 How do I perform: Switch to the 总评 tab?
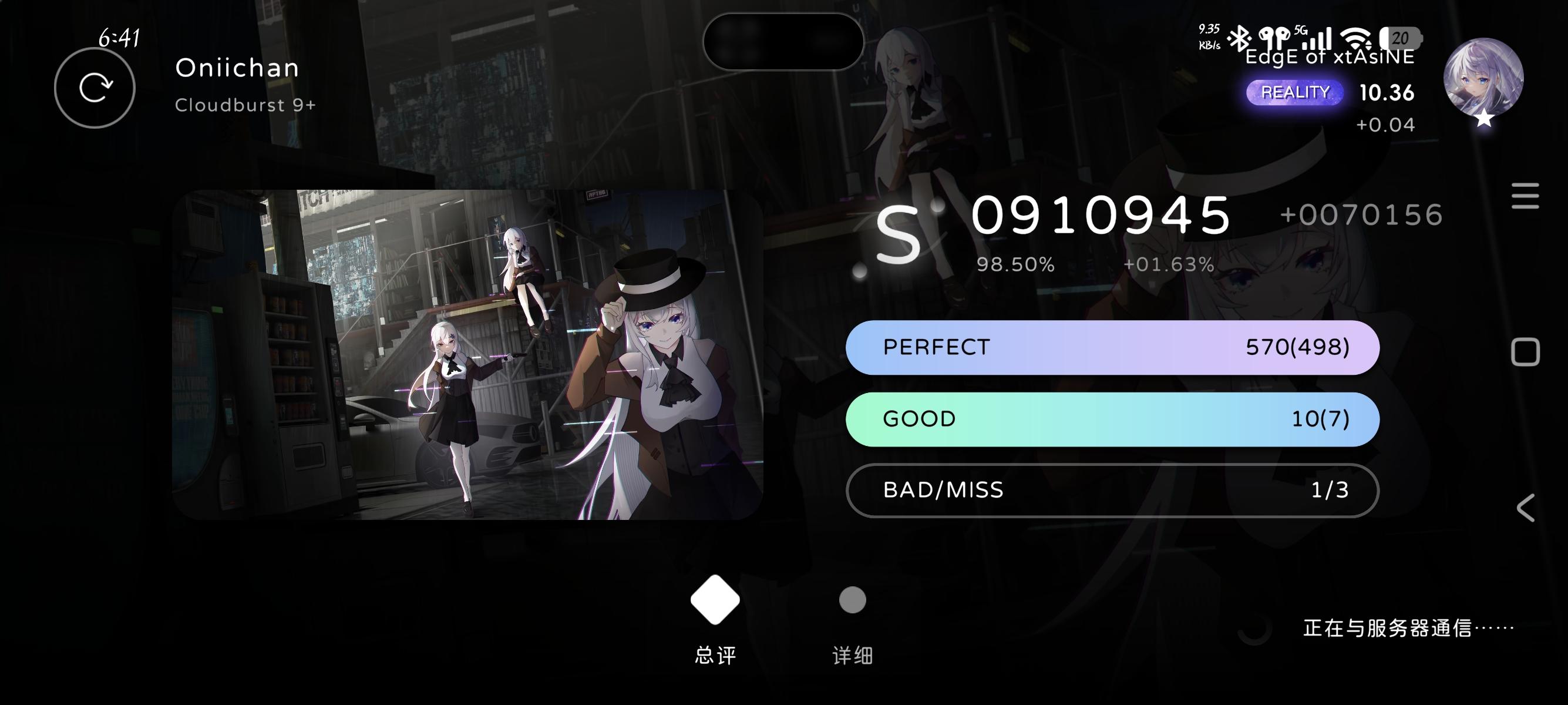(x=715, y=654)
